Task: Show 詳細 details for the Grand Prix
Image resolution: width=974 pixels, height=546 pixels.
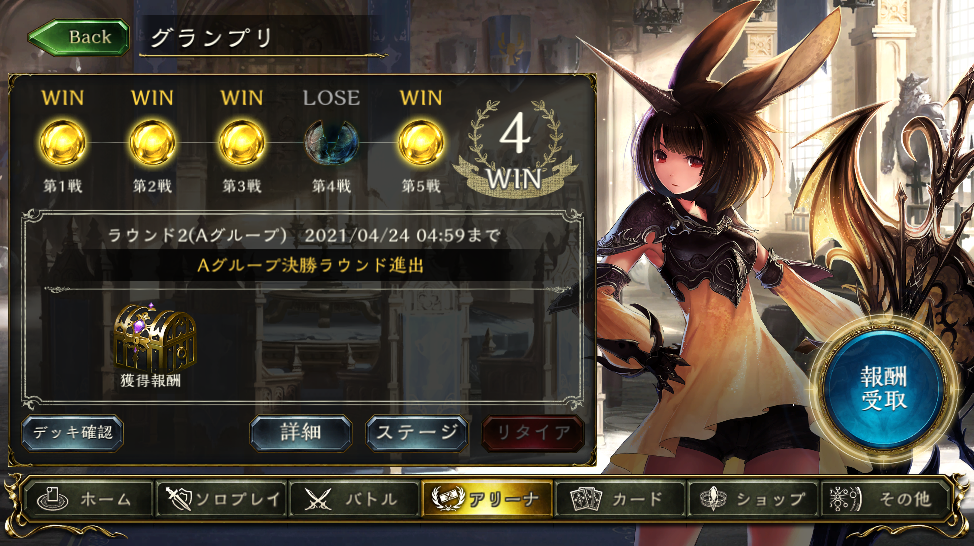Action: 300,433
